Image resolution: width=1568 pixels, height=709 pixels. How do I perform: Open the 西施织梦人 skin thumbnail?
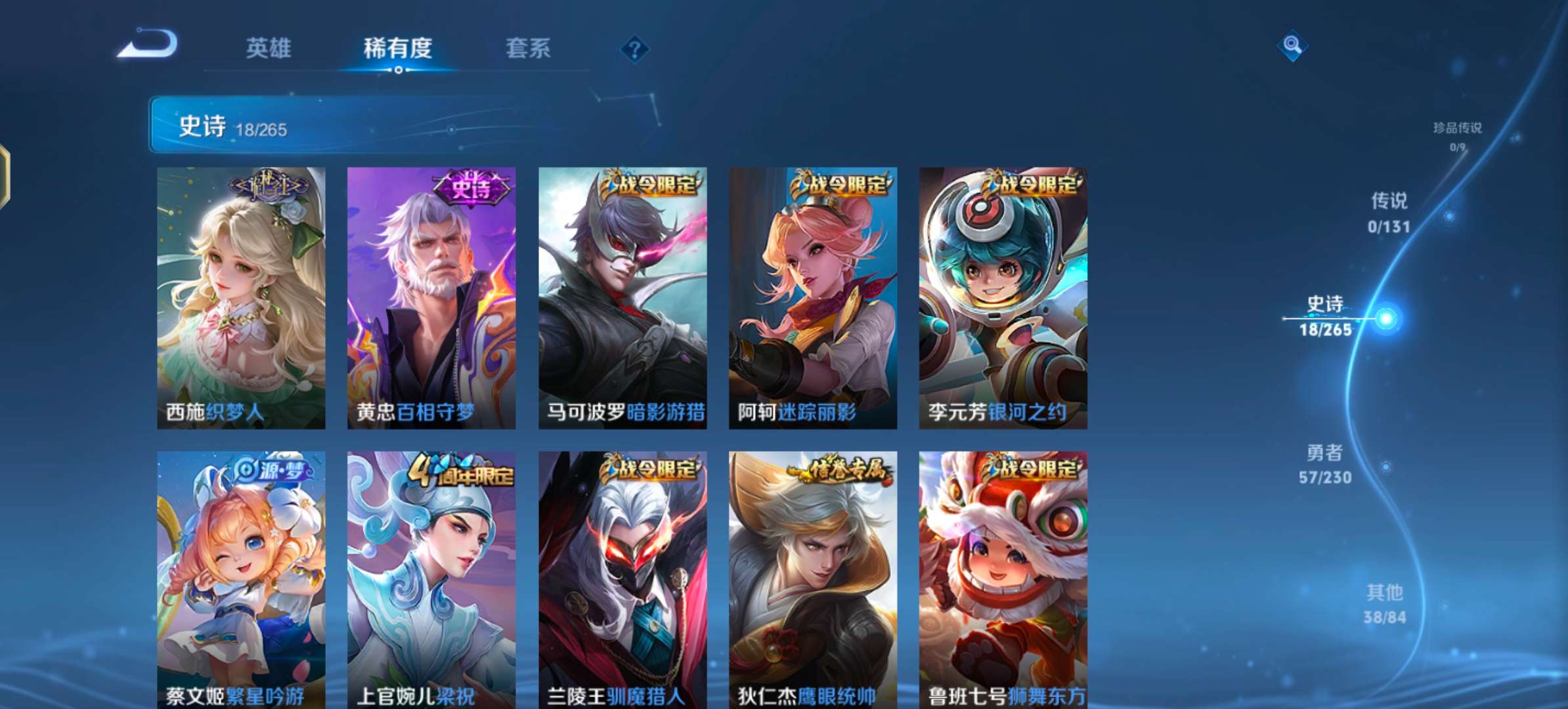[x=242, y=295]
